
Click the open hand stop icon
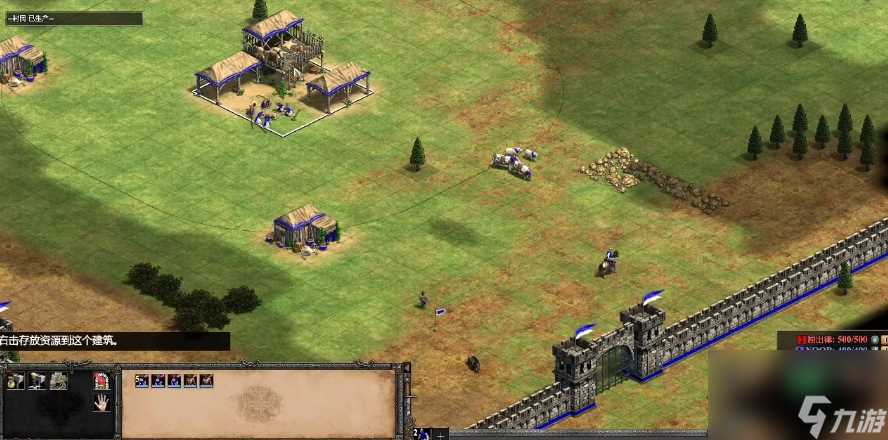click(x=101, y=403)
